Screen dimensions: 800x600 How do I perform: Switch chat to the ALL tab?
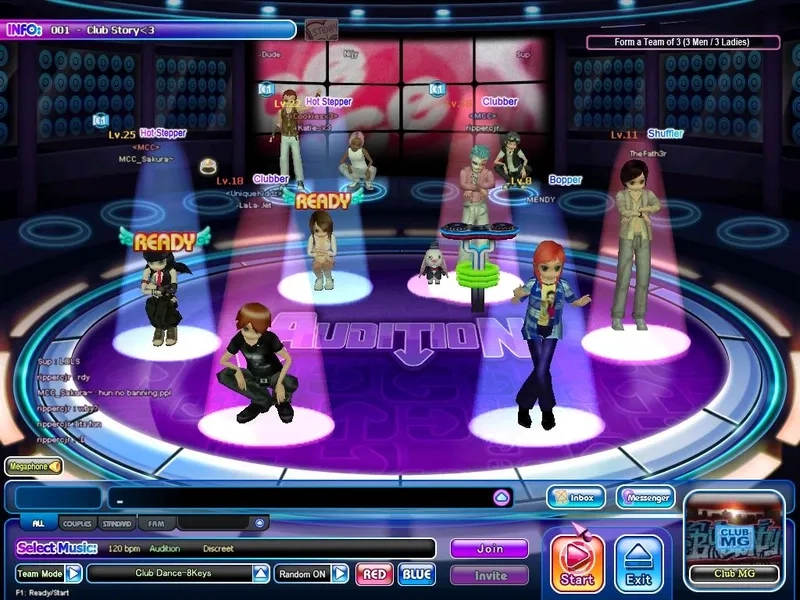[x=38, y=523]
